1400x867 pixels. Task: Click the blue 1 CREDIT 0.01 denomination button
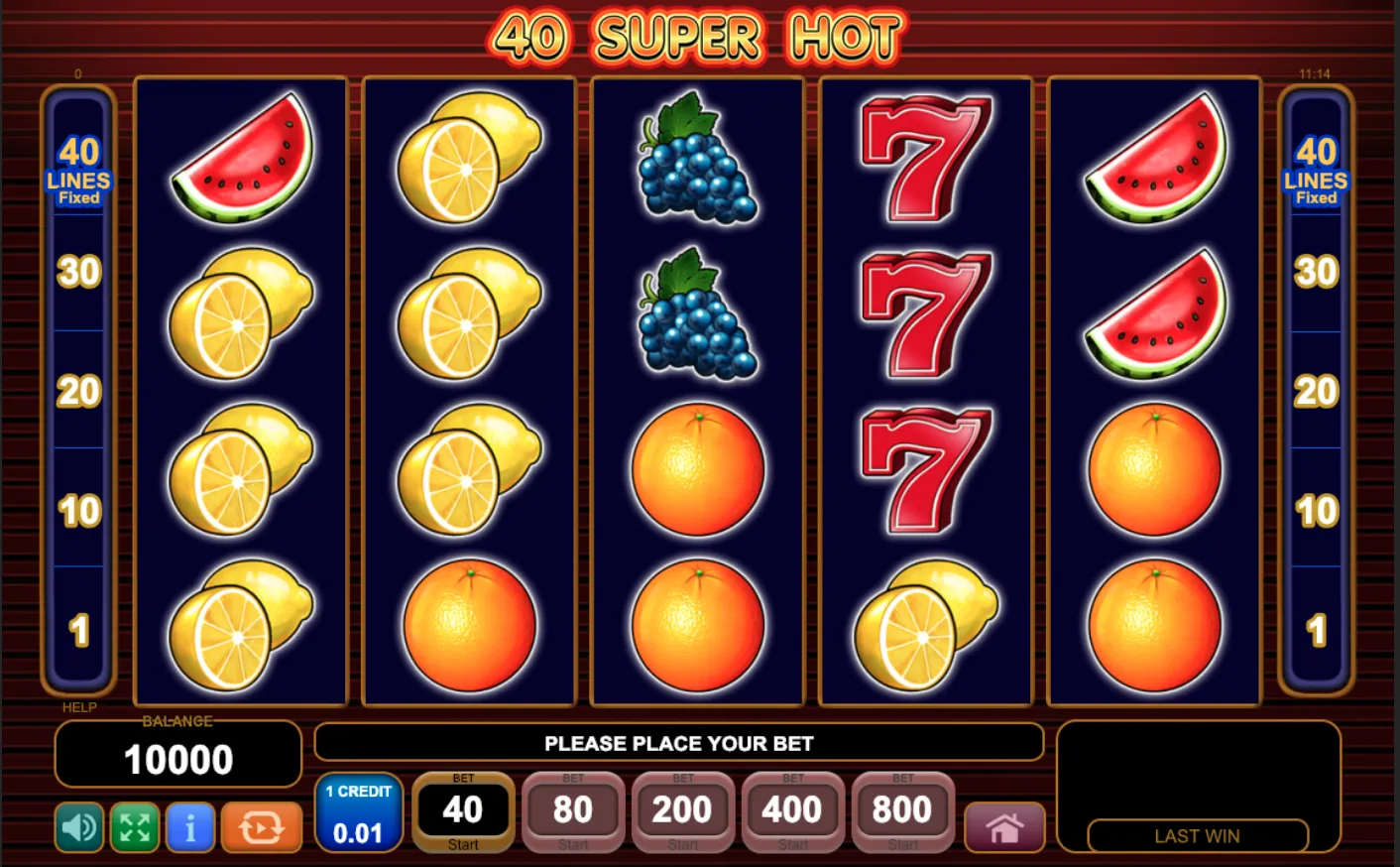[359, 811]
